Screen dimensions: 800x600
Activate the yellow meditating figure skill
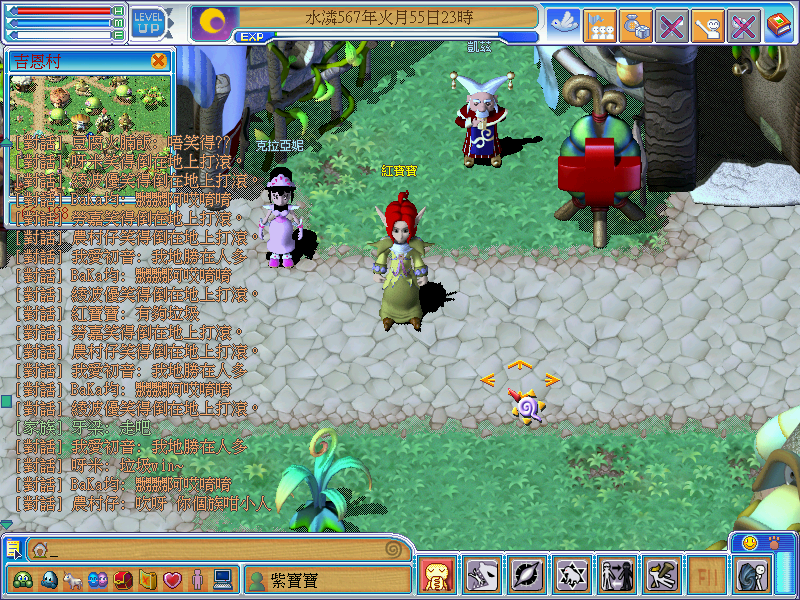point(437,575)
